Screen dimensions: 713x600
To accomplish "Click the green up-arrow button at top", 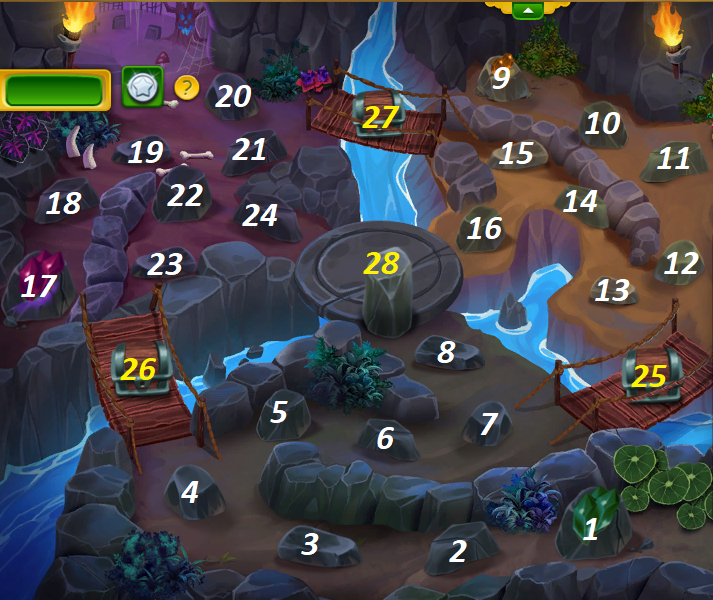I will tap(527, 10).
